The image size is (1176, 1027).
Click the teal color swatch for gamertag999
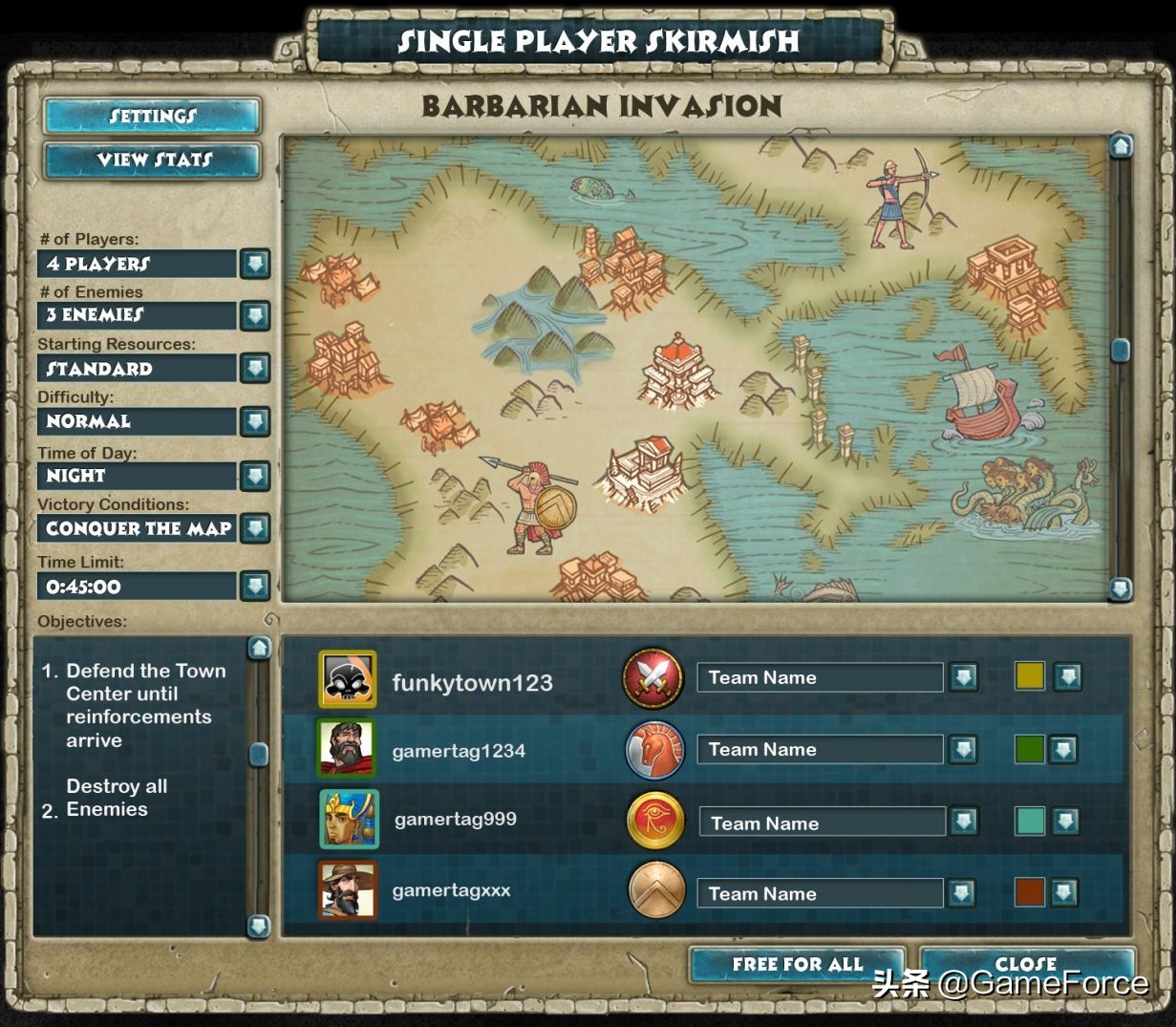[1030, 821]
